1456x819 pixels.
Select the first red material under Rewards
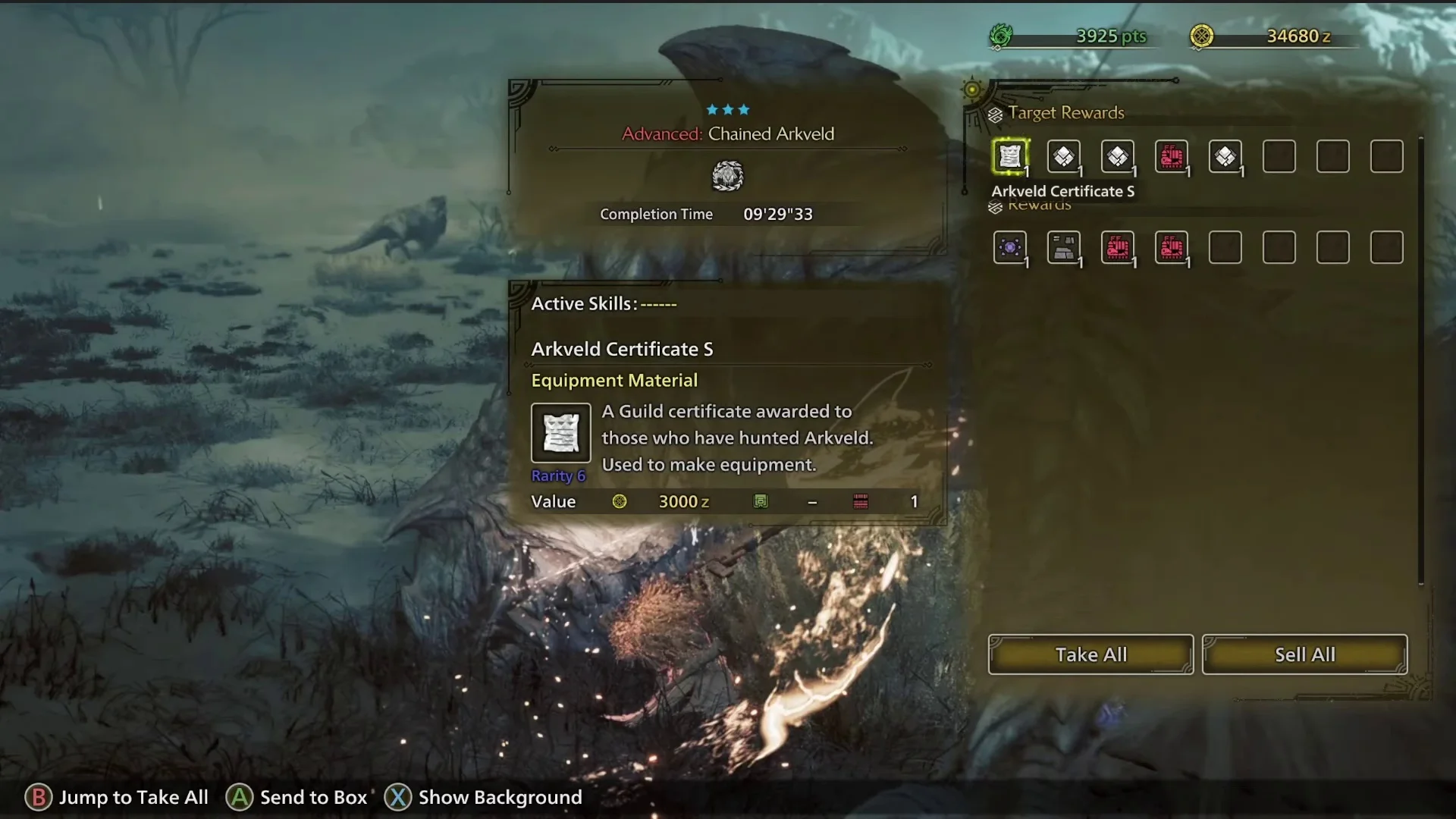(x=1119, y=248)
